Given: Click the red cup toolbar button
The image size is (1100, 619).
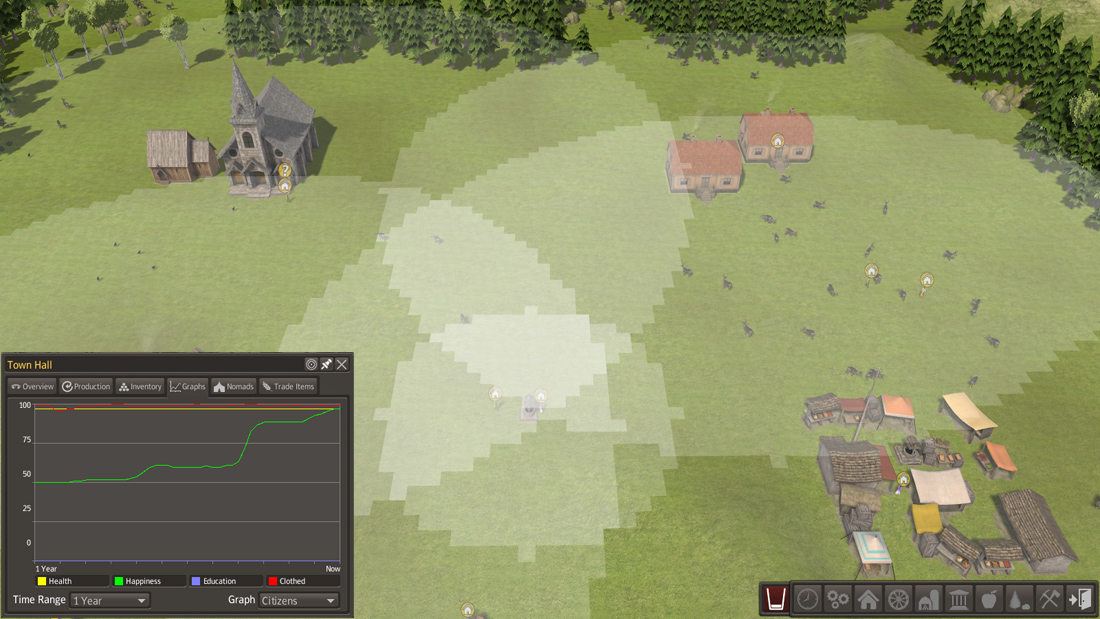Looking at the screenshot, I should pos(776,599).
